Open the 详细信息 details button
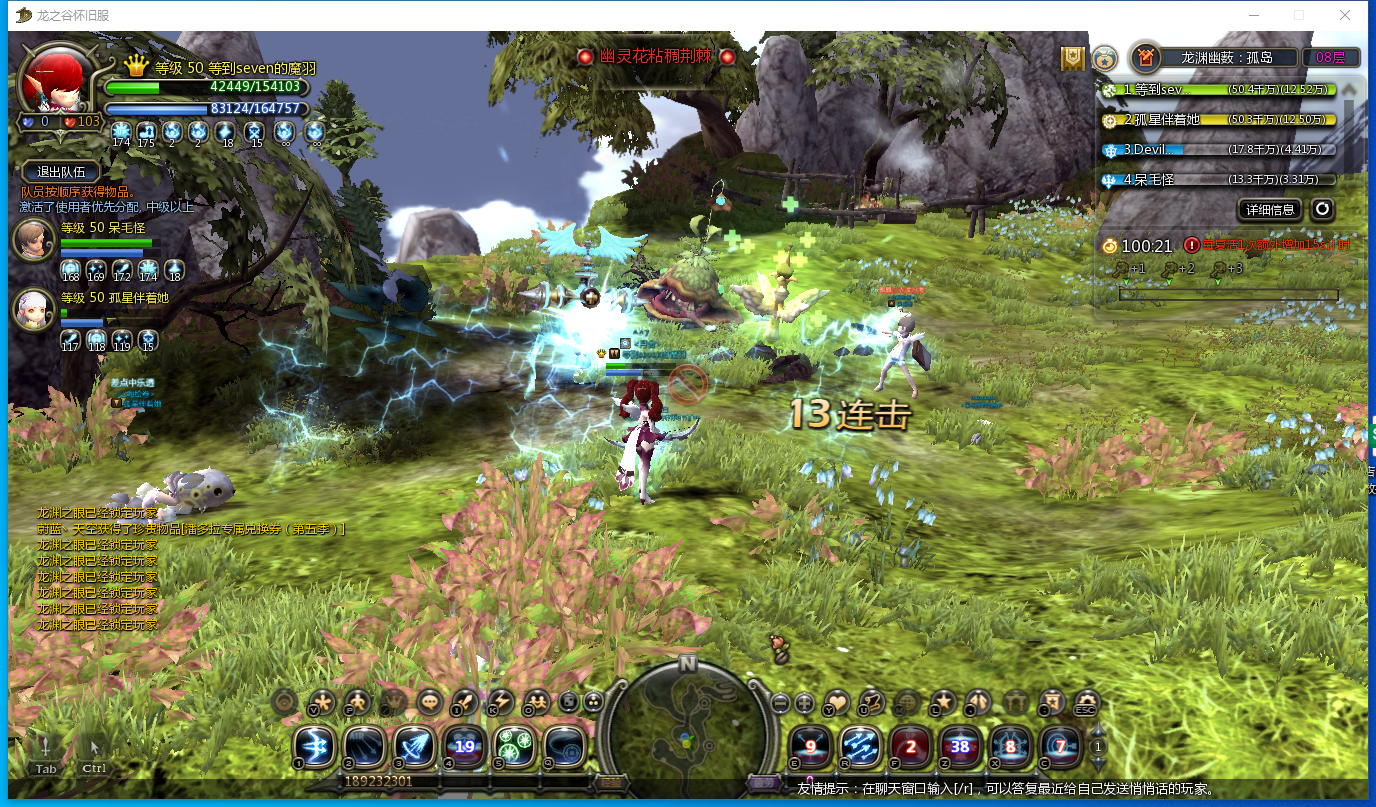 coord(1271,209)
